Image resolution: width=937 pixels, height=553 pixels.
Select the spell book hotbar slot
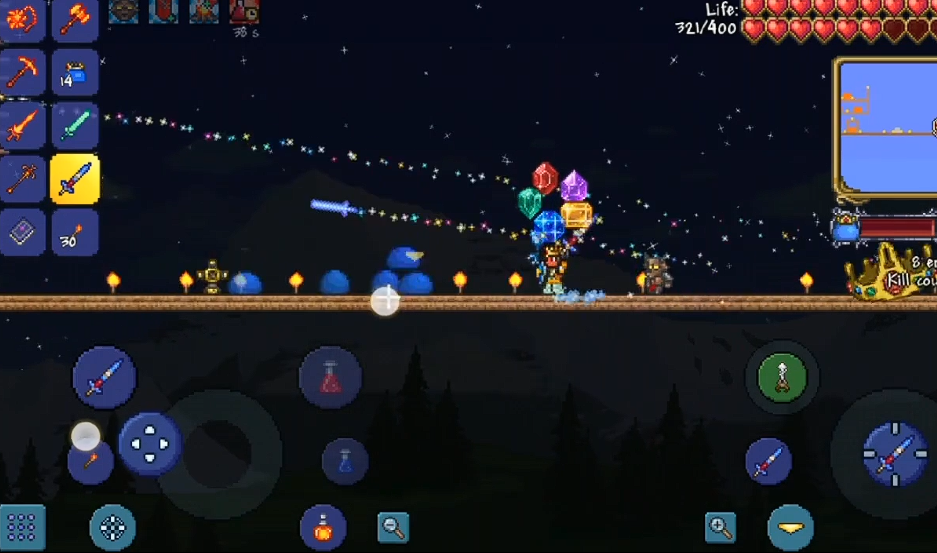22,232
